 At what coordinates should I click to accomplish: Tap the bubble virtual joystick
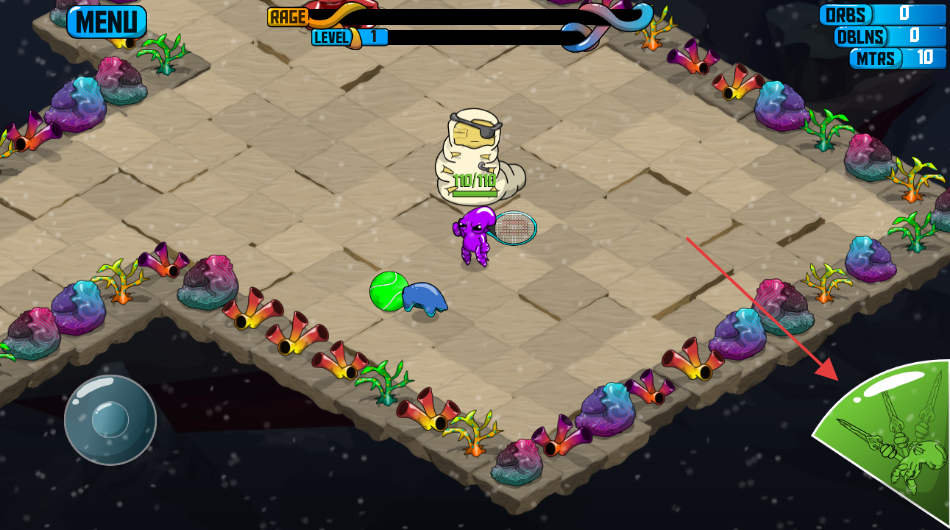point(110,420)
